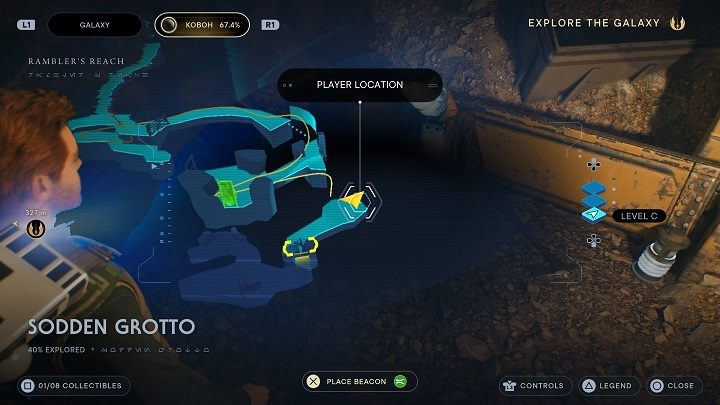This screenshot has height=405, width=720.
Task: Close the holomap
Action: pos(671,385)
